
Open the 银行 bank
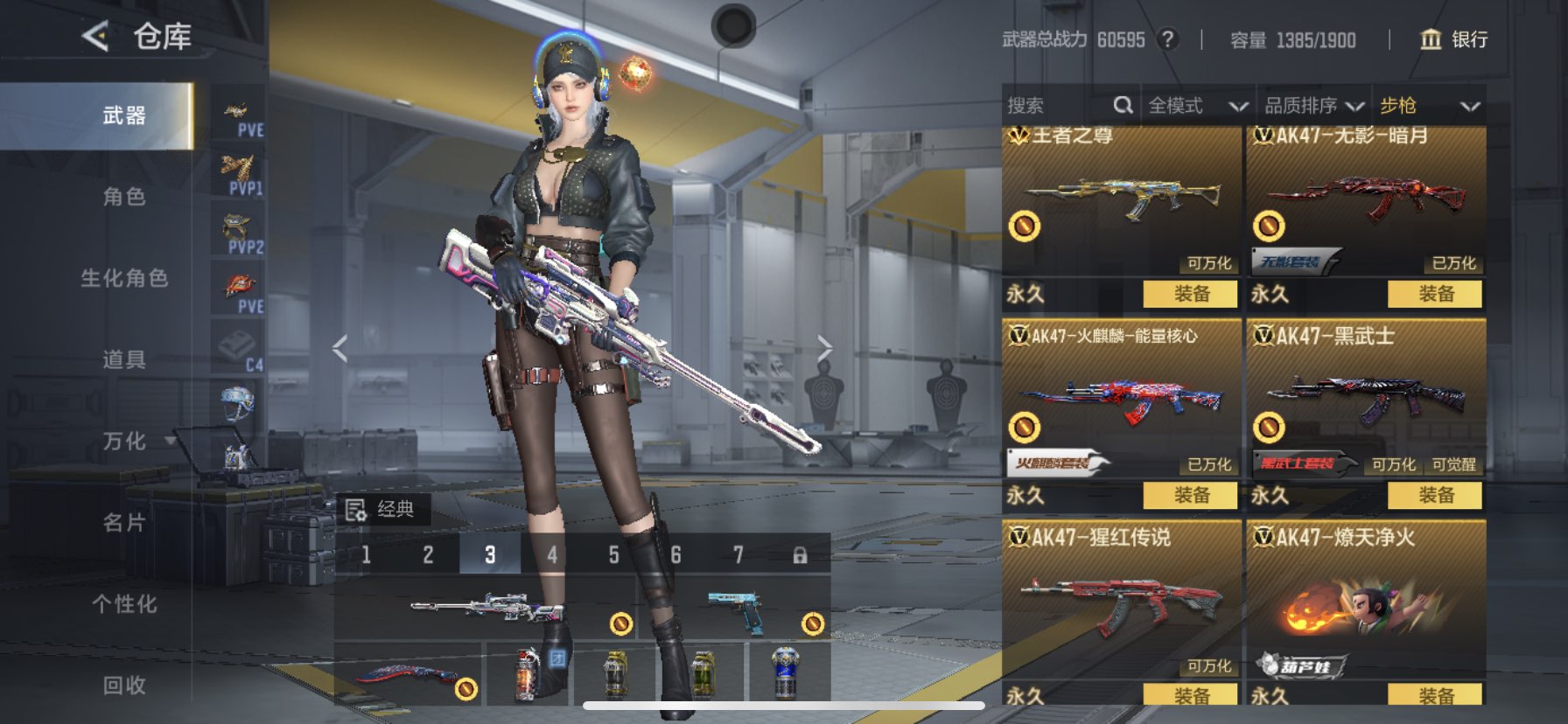tap(1453, 39)
